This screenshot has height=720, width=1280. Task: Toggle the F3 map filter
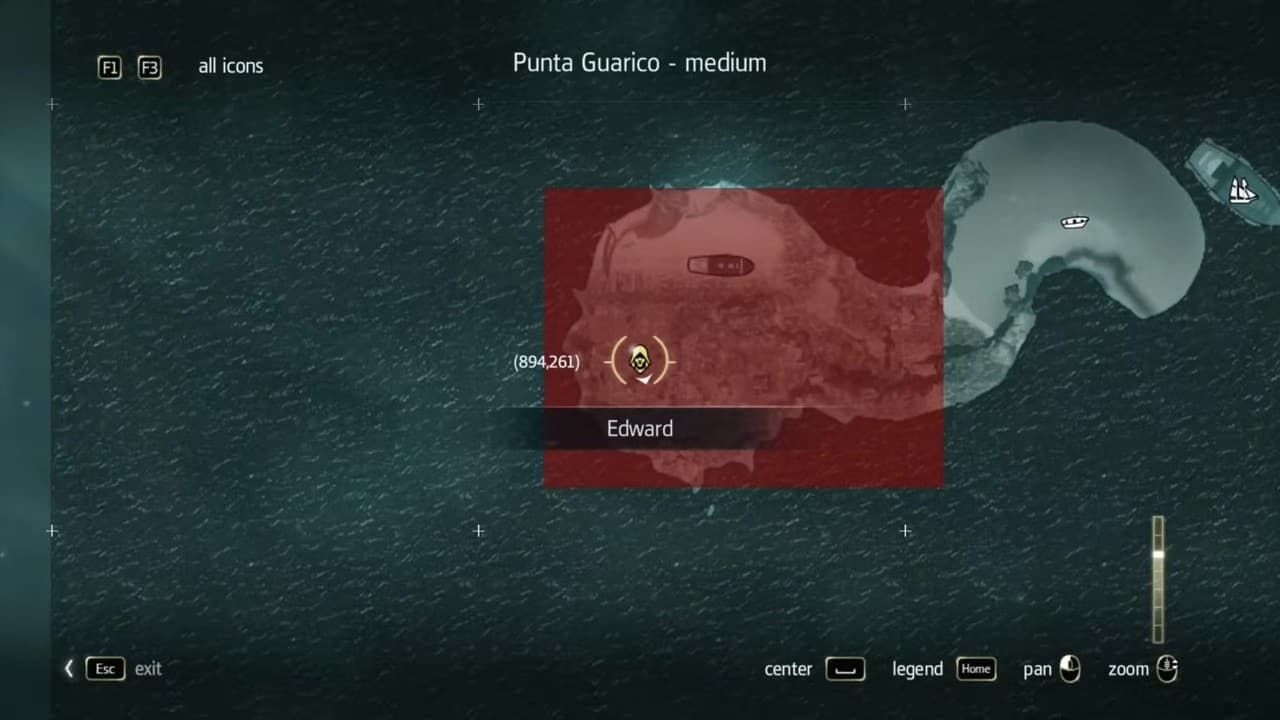(149, 68)
